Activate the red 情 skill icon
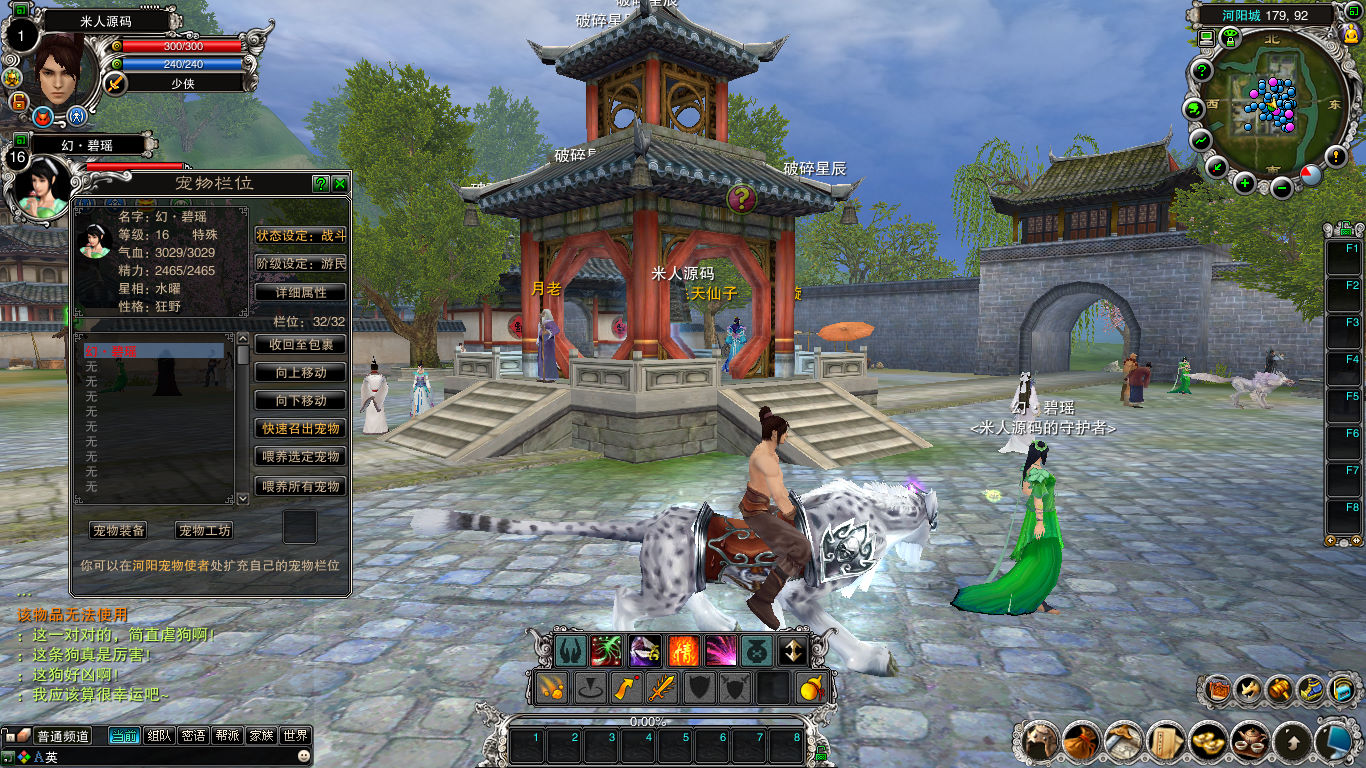Screen dimensions: 1366x768 coord(683,651)
